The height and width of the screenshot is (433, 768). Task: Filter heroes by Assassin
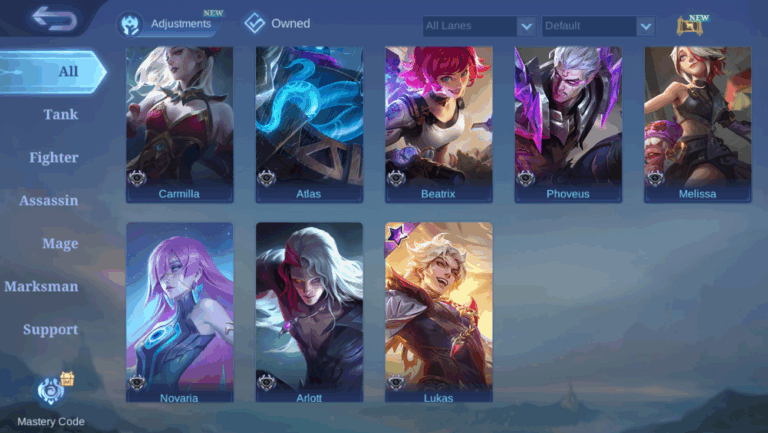[49, 200]
